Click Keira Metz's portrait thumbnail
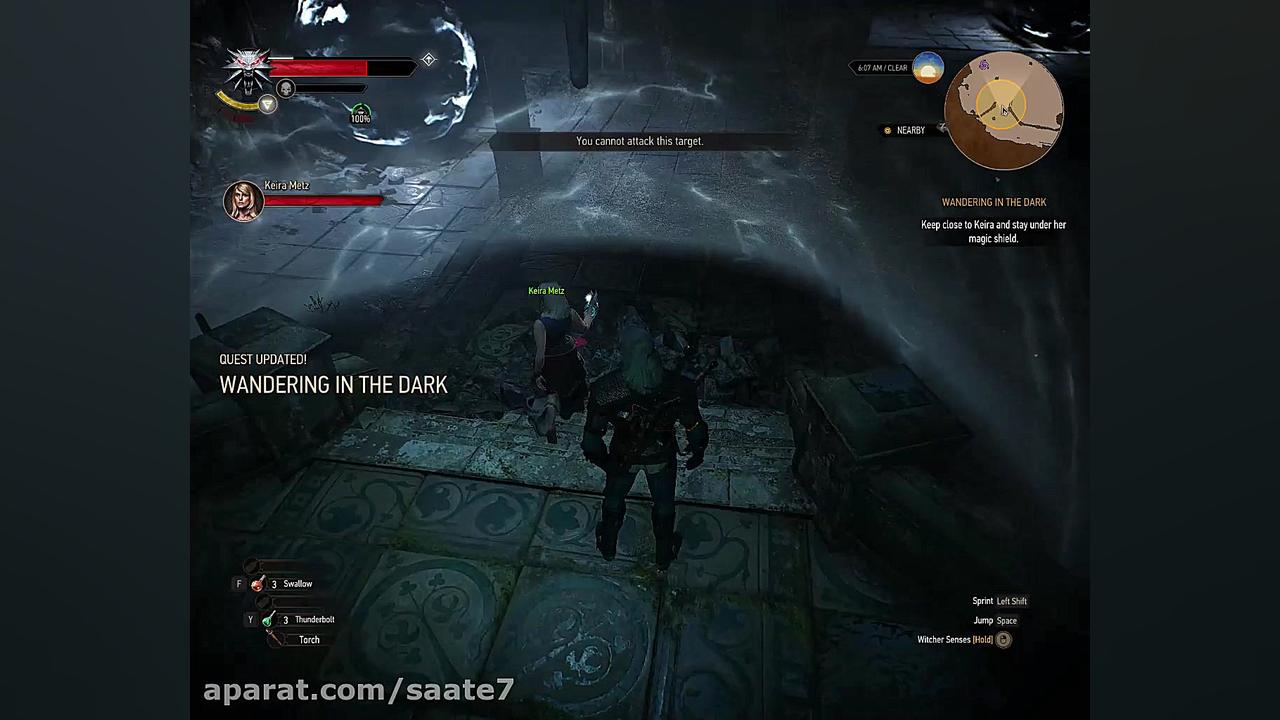 (243, 200)
